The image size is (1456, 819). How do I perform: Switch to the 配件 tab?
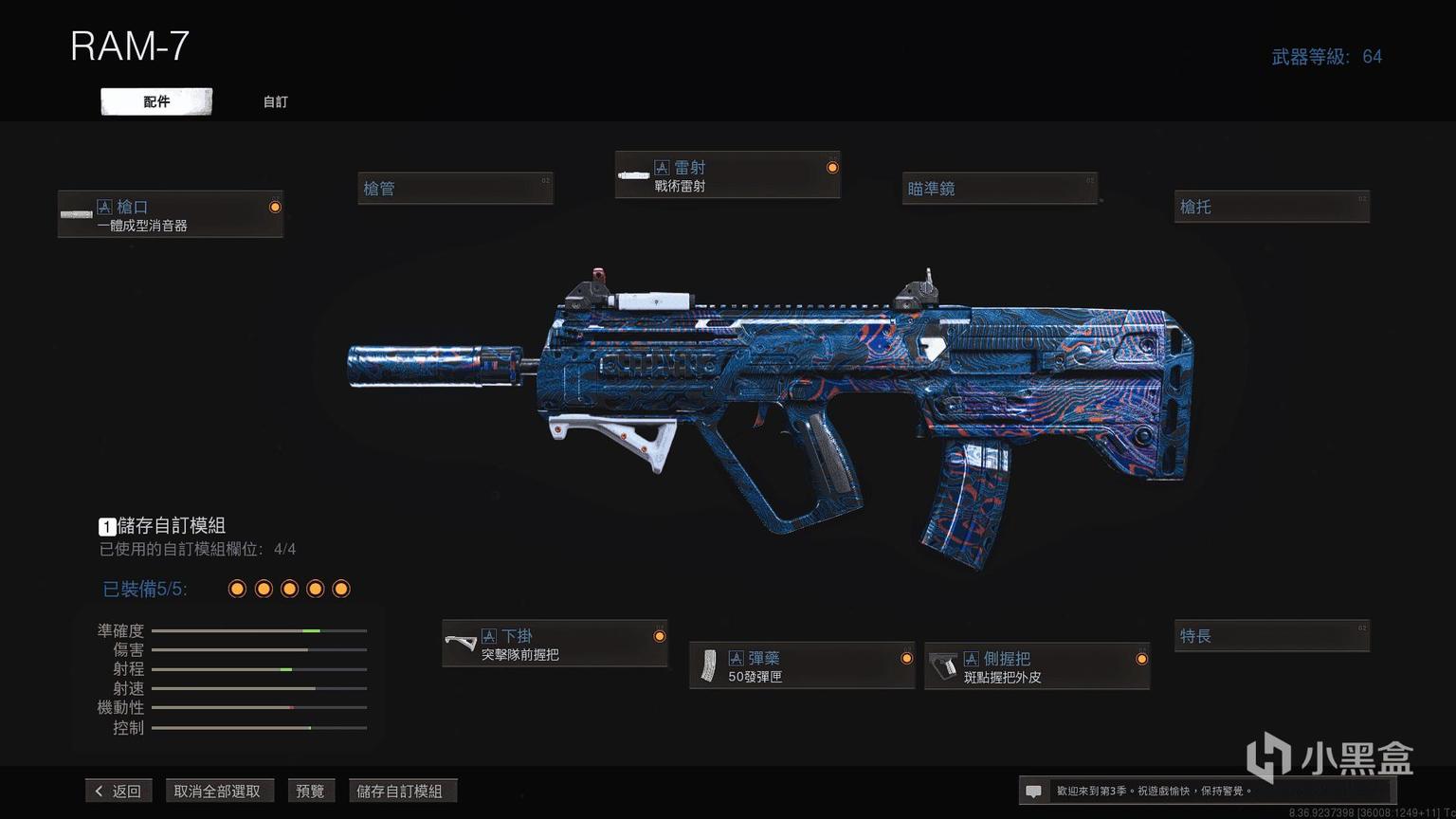point(156,101)
